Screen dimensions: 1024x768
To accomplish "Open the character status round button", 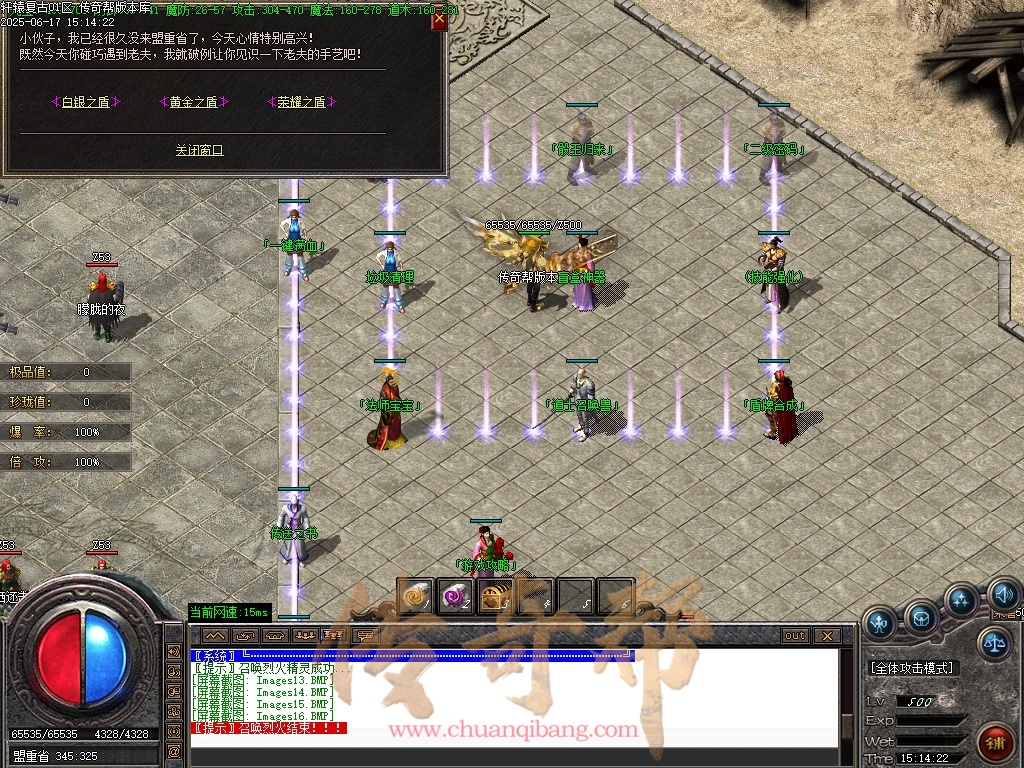I will click(880, 623).
